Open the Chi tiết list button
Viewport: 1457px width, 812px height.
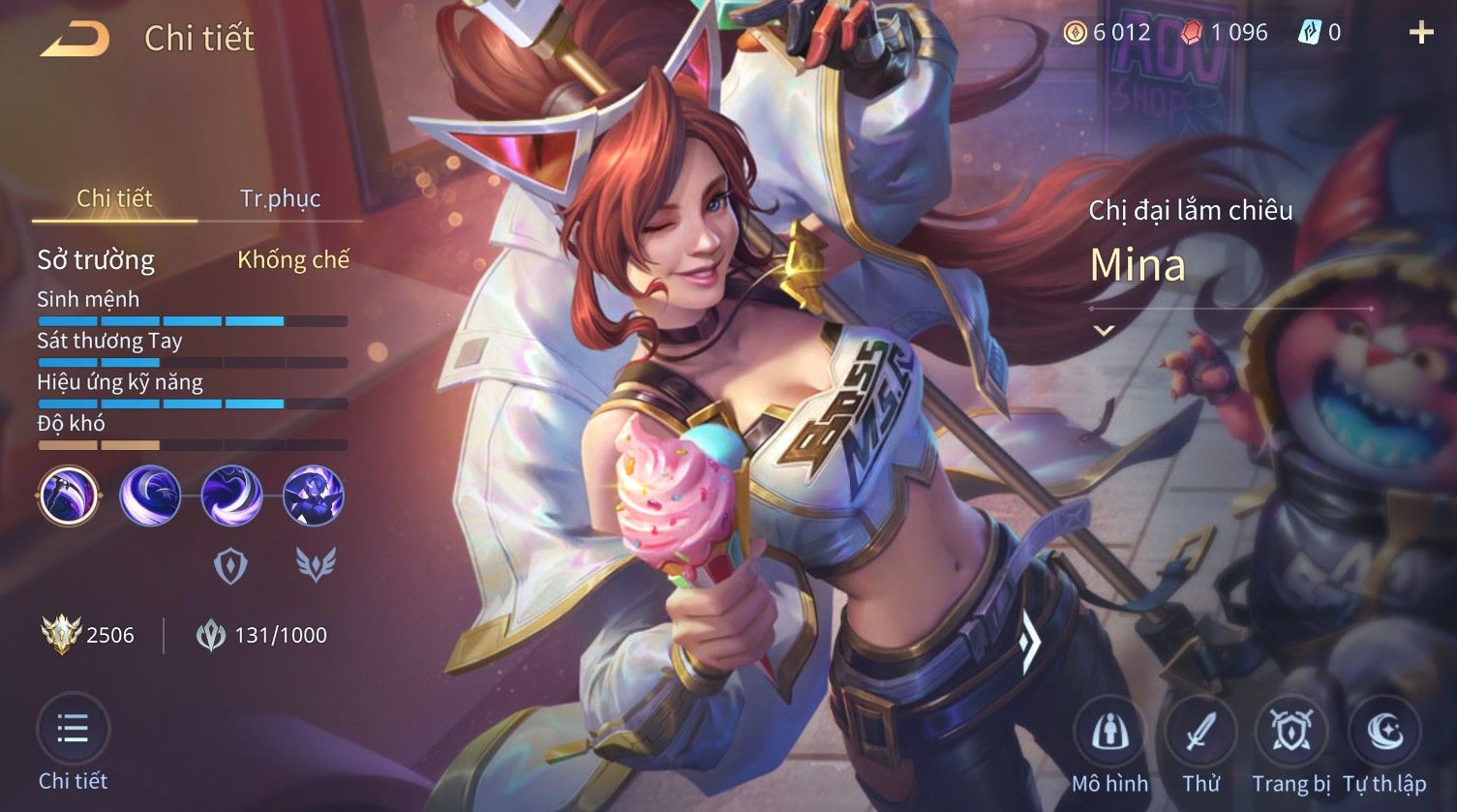click(73, 730)
